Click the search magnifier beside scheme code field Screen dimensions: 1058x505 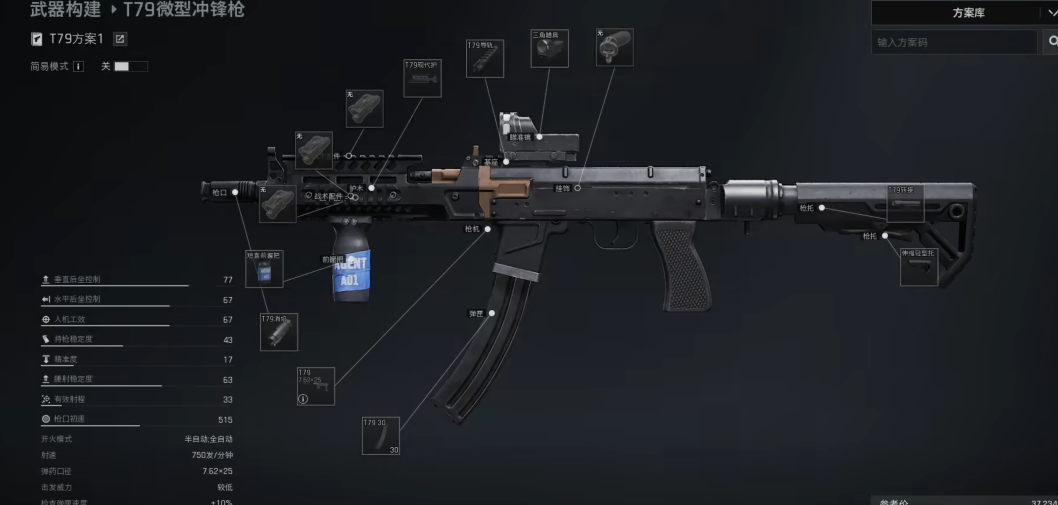point(1050,42)
